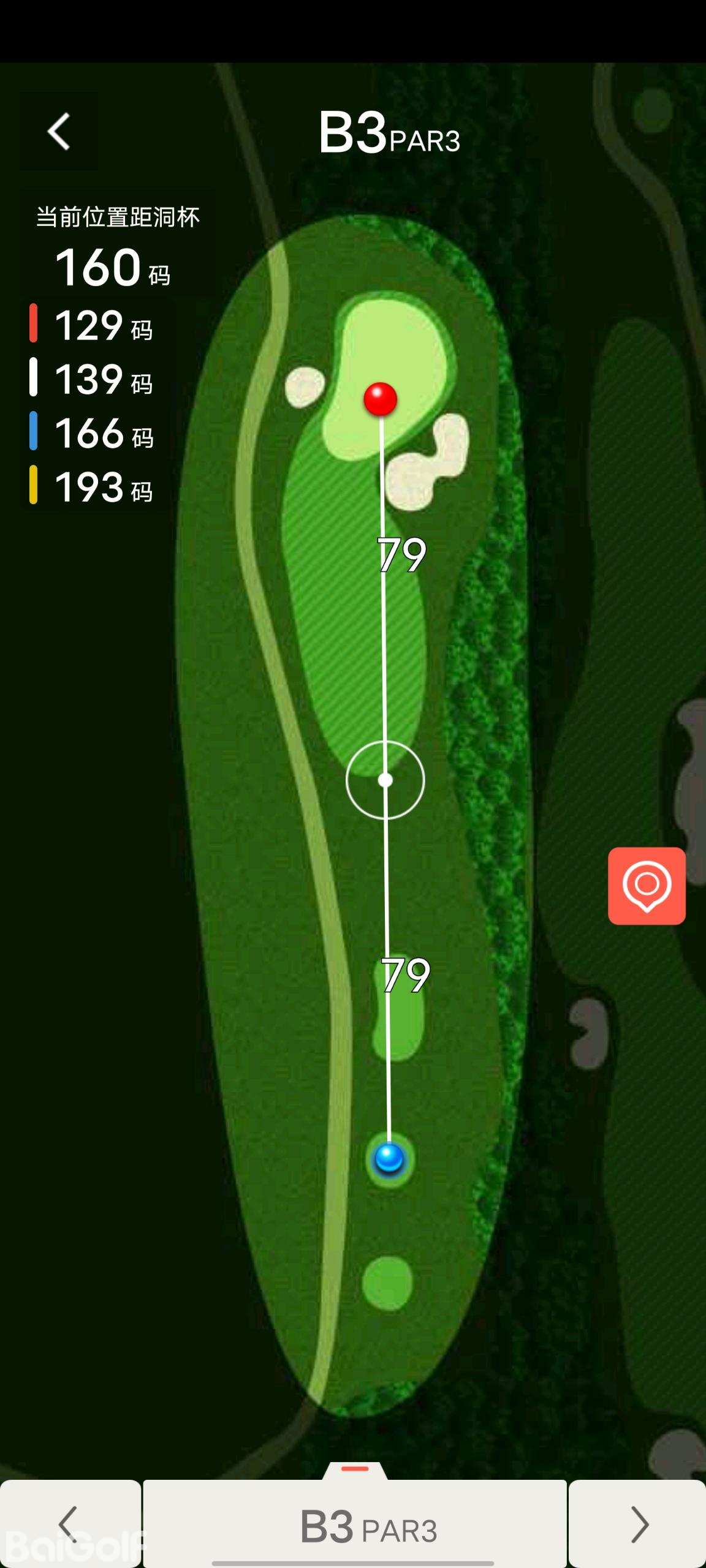Image resolution: width=706 pixels, height=1568 pixels.
Task: Advance to the next hole
Action: [x=638, y=1524]
